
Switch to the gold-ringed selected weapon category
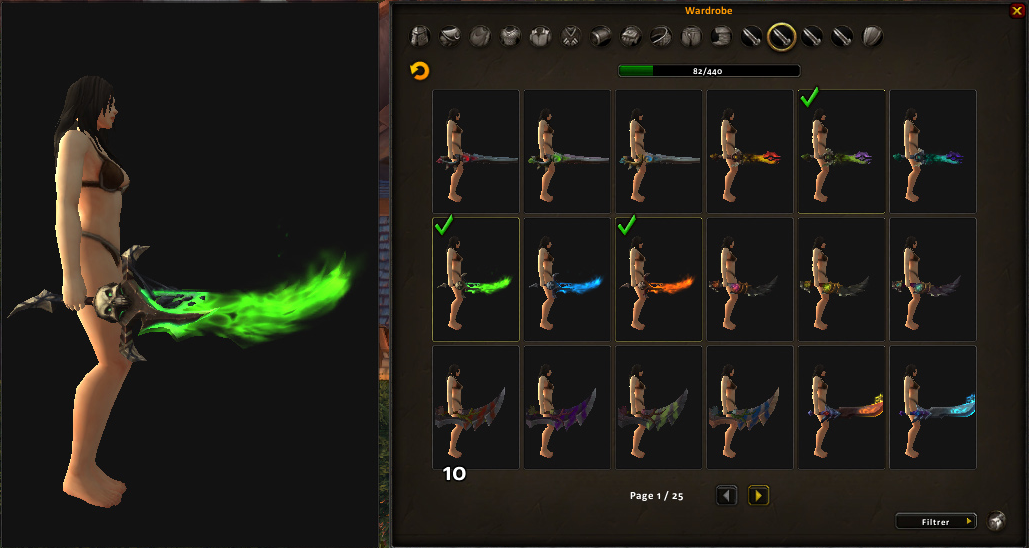(x=781, y=37)
